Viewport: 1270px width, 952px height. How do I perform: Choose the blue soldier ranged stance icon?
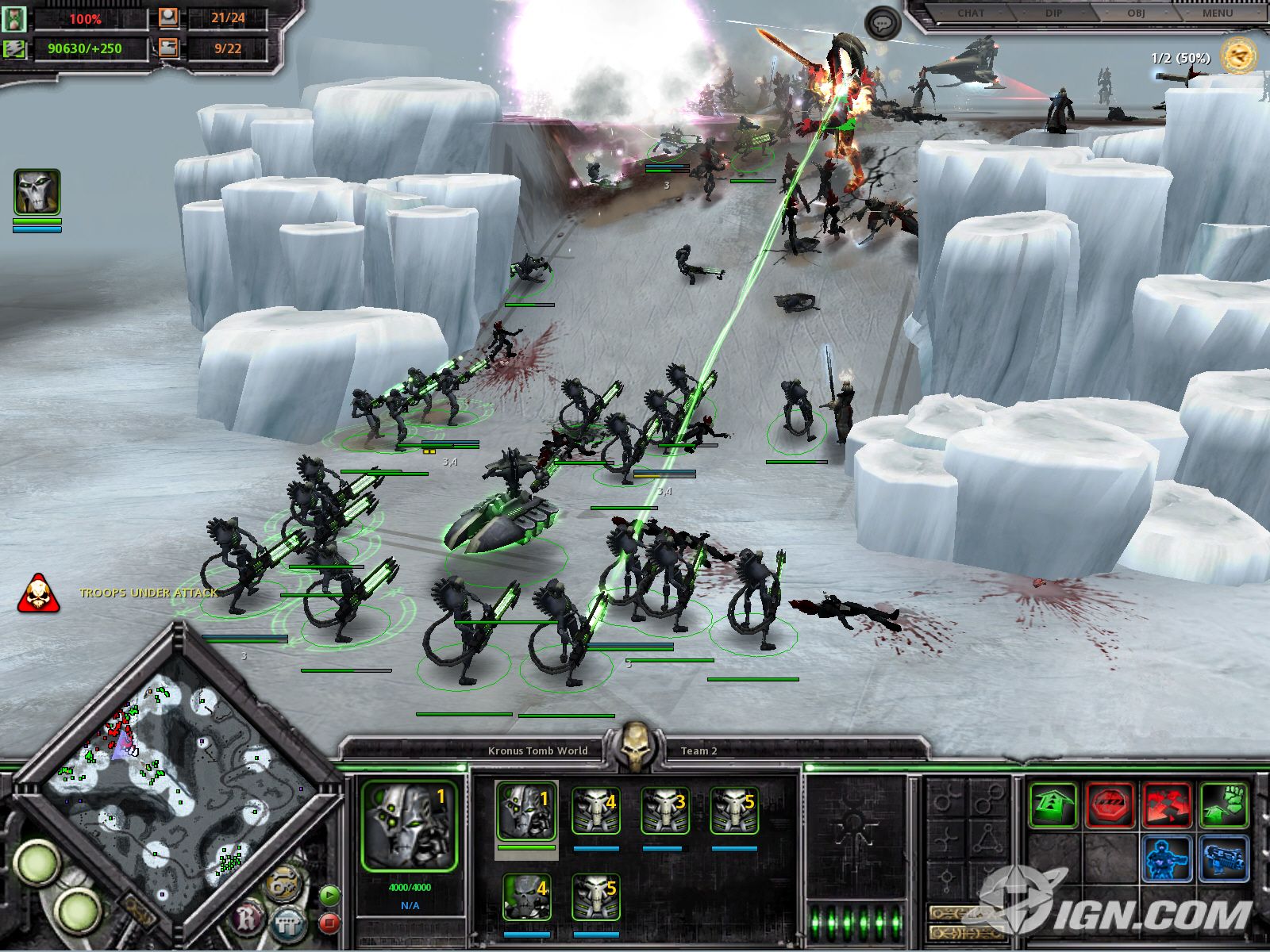click(1167, 859)
